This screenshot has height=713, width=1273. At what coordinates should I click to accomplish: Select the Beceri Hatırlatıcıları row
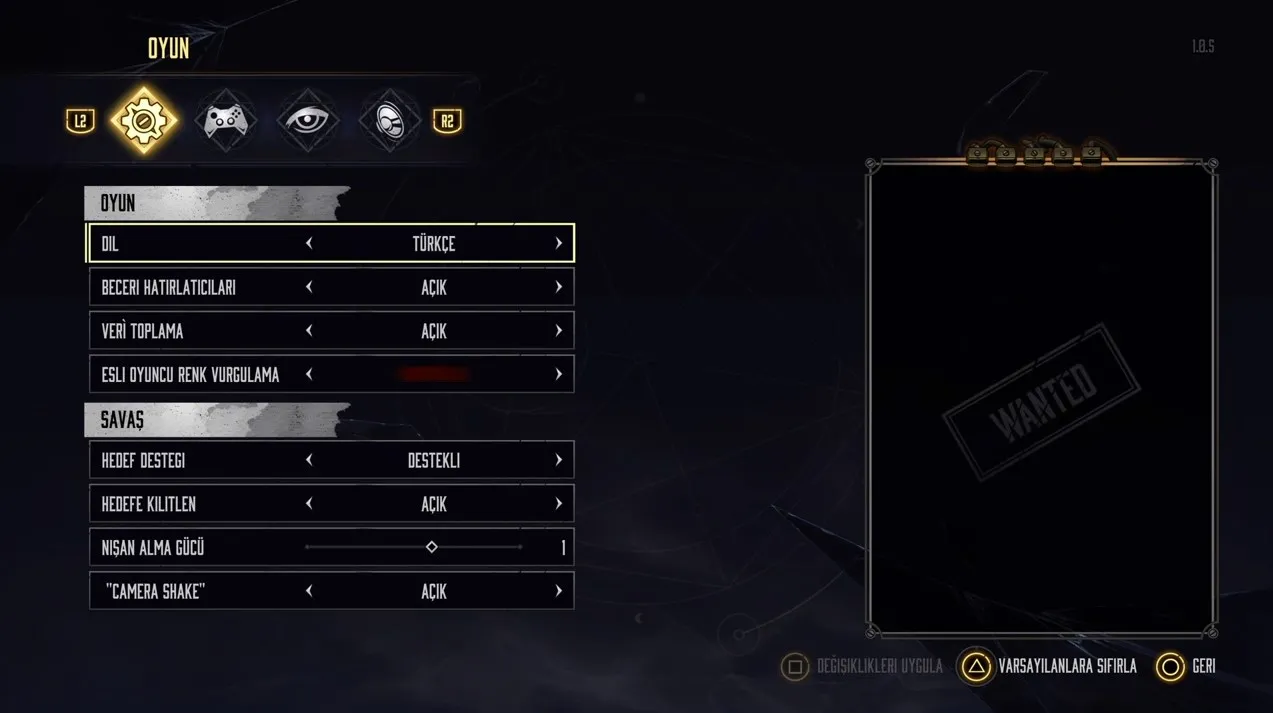(200, 288)
